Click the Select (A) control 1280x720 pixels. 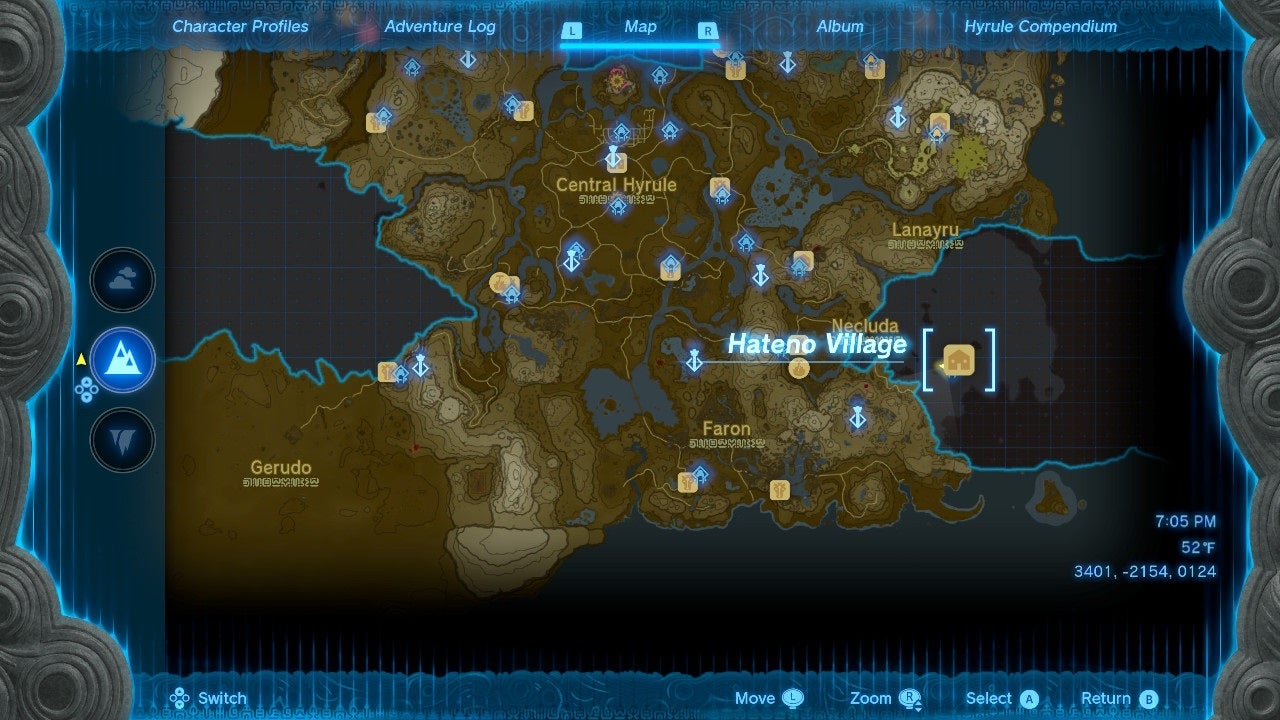click(1000, 697)
